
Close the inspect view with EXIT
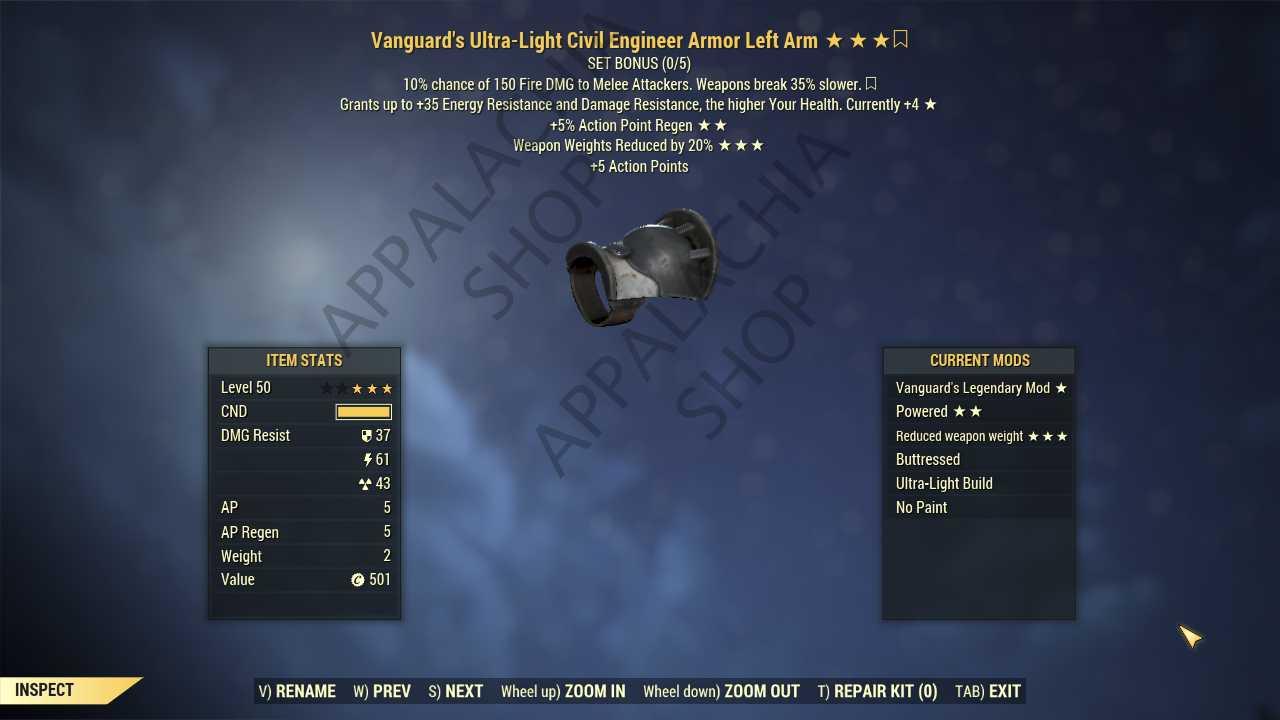click(x=988, y=691)
